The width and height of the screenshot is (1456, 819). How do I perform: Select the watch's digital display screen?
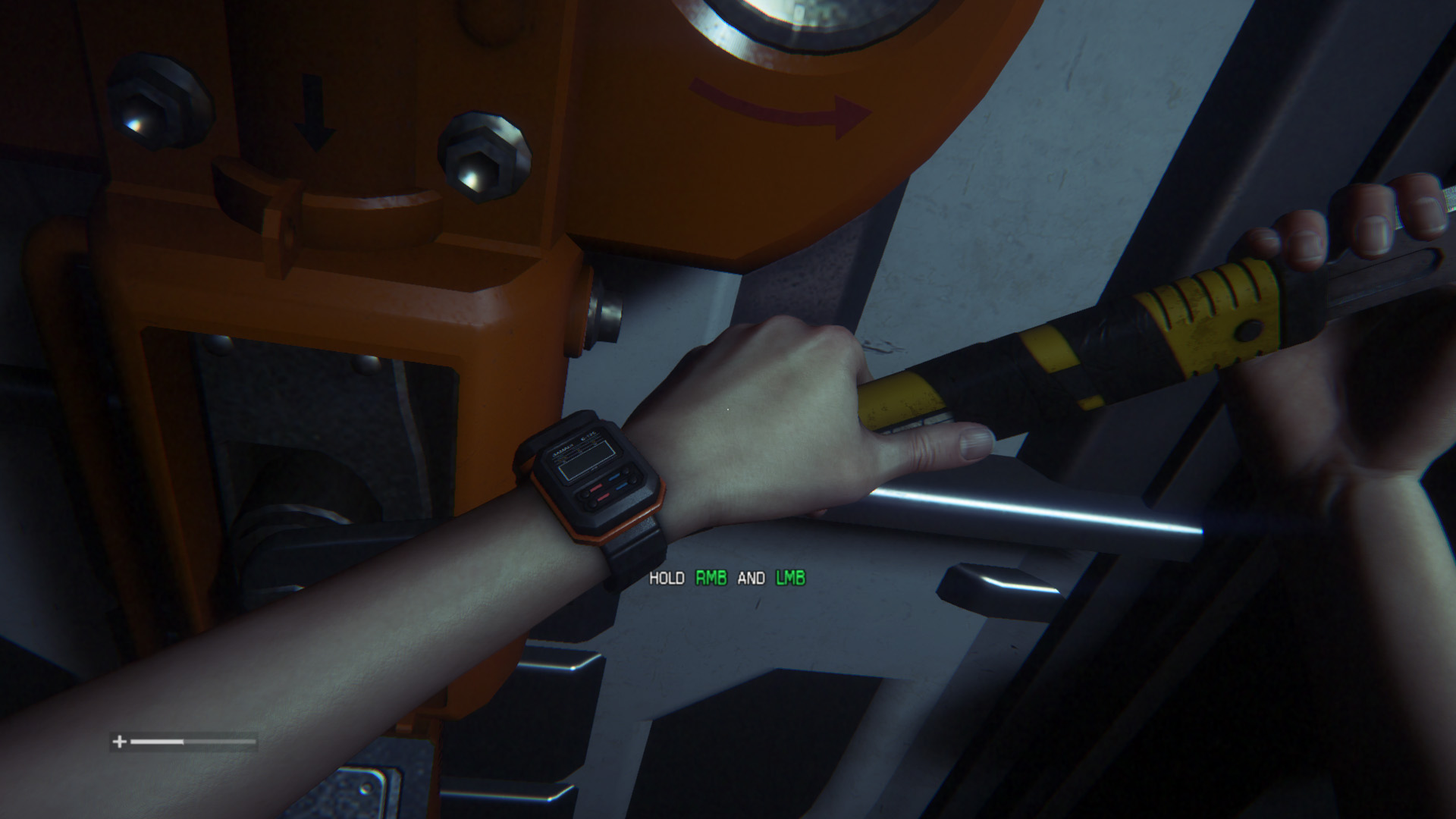[x=585, y=459]
